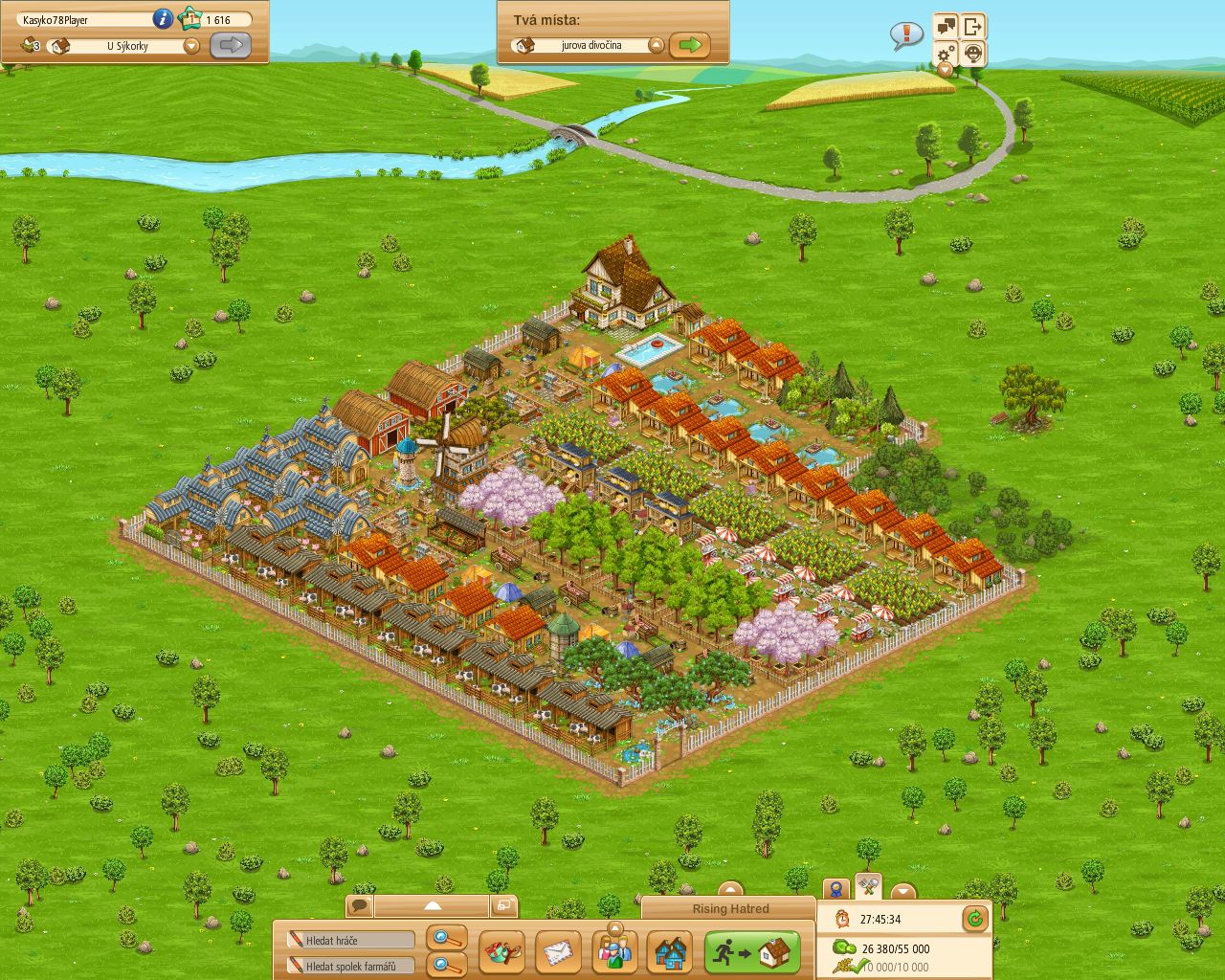Open the neighborhood houses icon

point(671,952)
